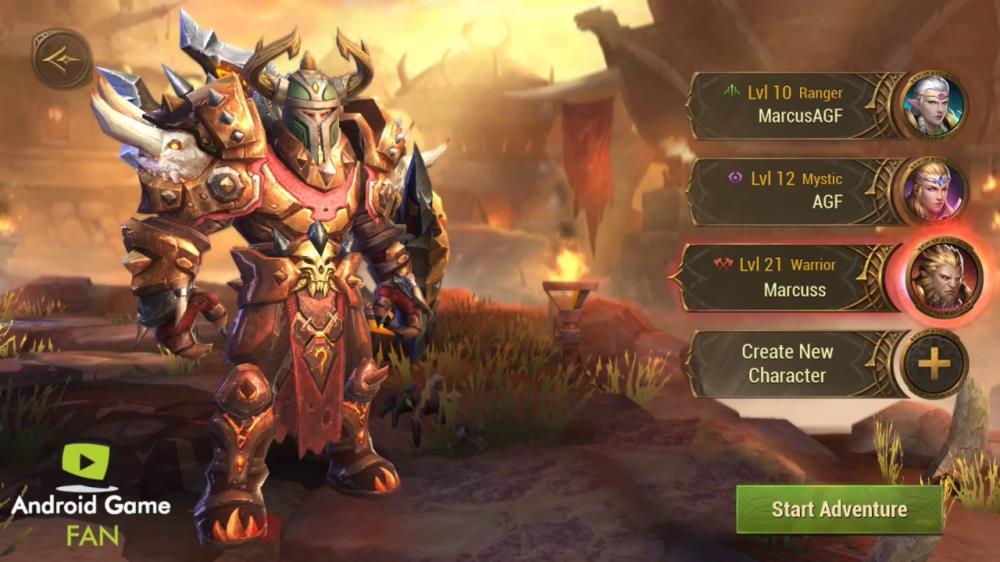Tap the Warrior portrait icon
The height and width of the screenshot is (562, 1000).
[x=945, y=277]
